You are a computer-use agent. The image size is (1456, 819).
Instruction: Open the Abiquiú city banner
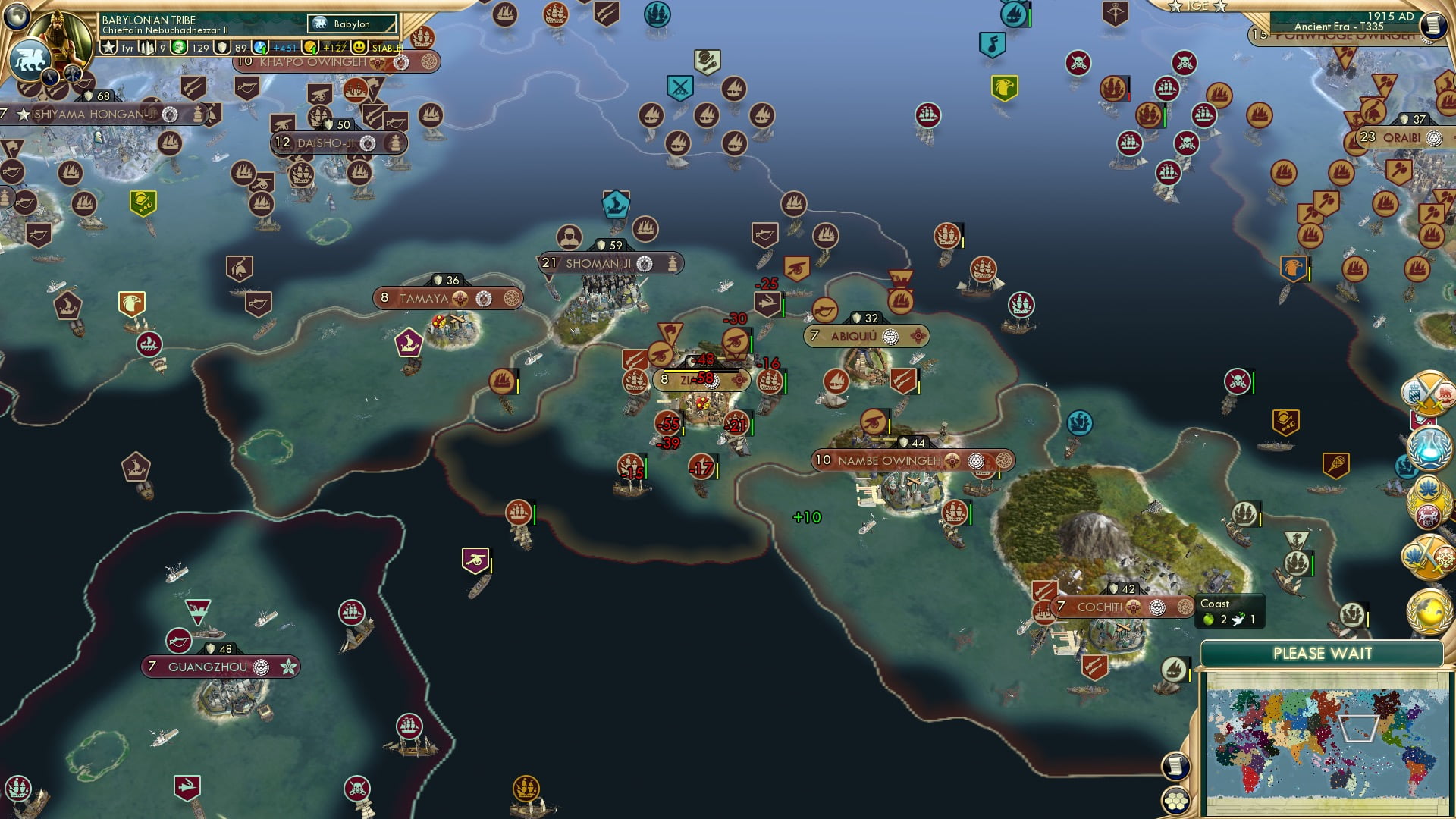coord(853,336)
